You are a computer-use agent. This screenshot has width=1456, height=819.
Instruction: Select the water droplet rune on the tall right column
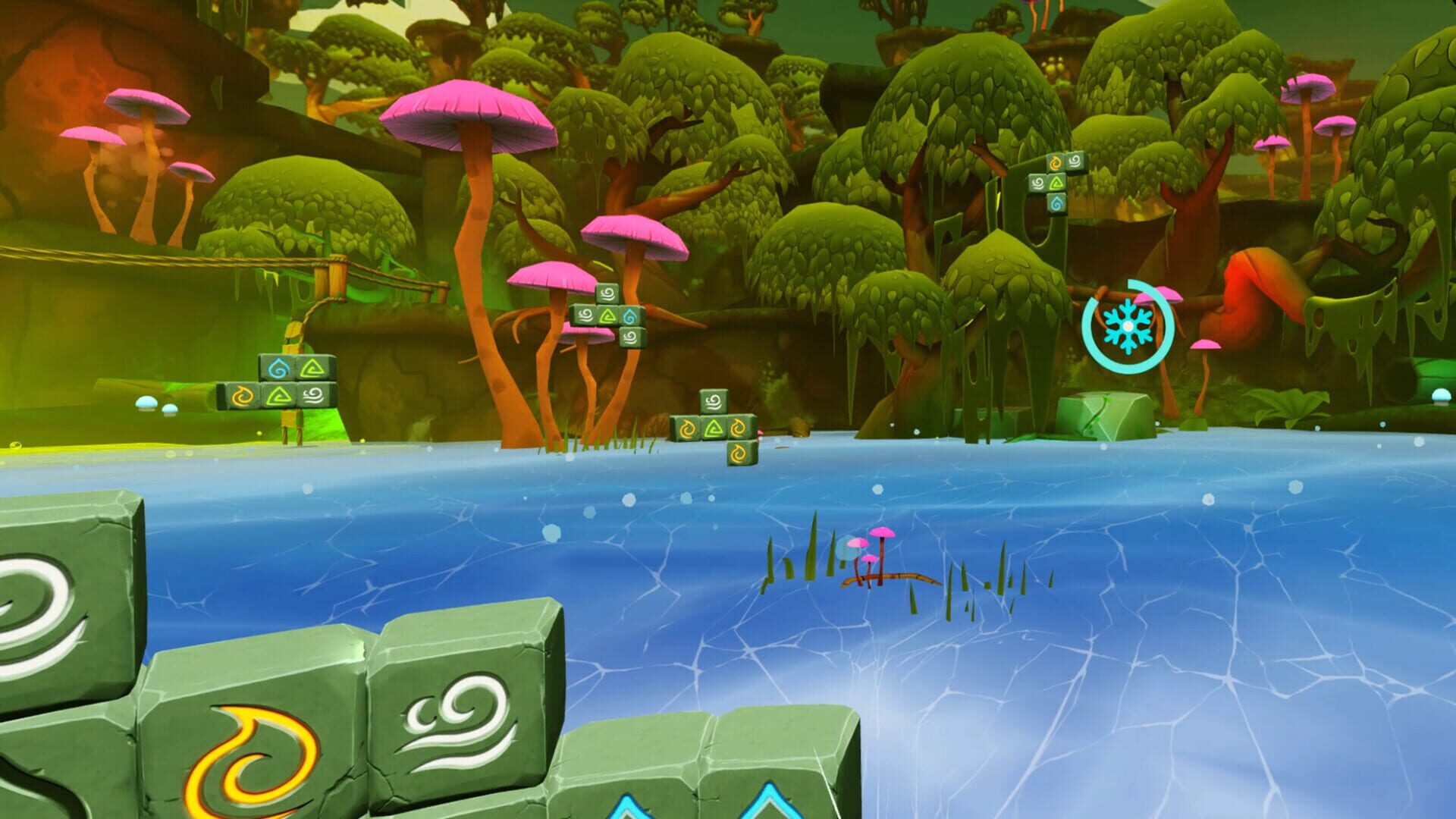pos(1056,203)
